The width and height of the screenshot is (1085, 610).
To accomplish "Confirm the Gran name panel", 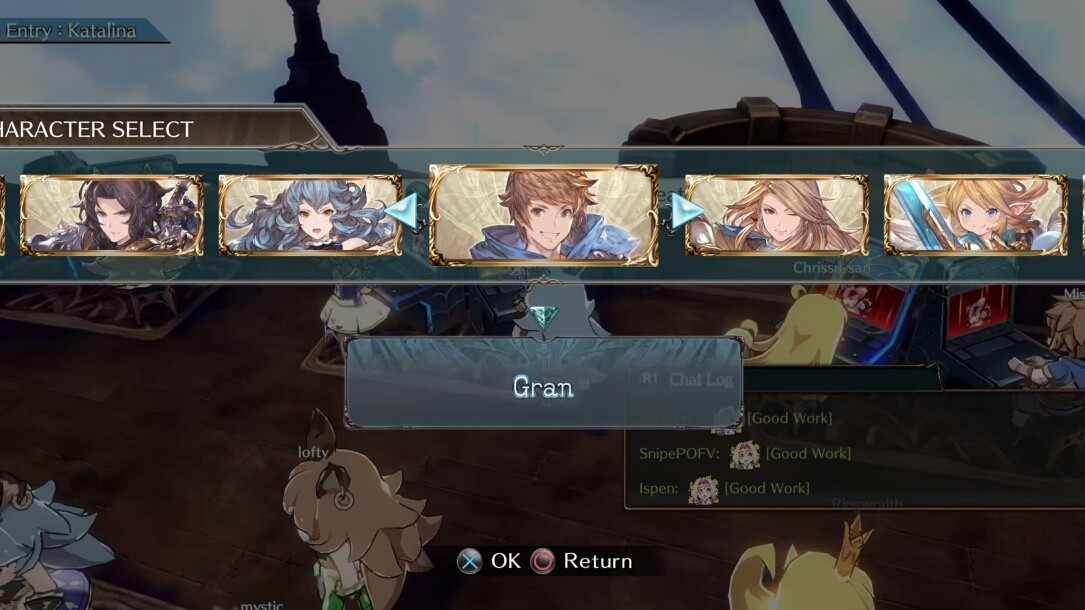I will [x=543, y=386].
